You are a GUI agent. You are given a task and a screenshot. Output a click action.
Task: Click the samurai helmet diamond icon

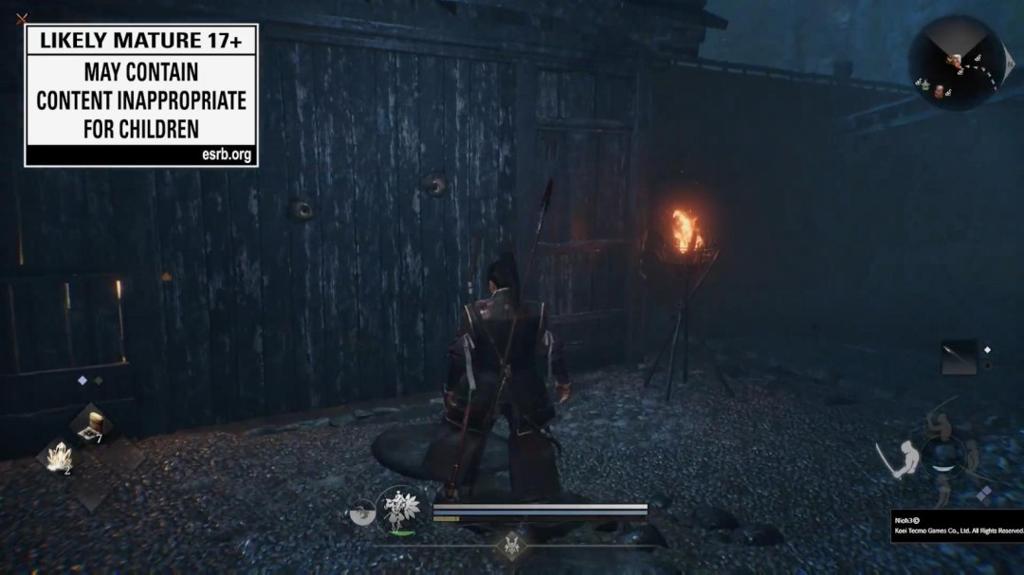[x=513, y=546]
